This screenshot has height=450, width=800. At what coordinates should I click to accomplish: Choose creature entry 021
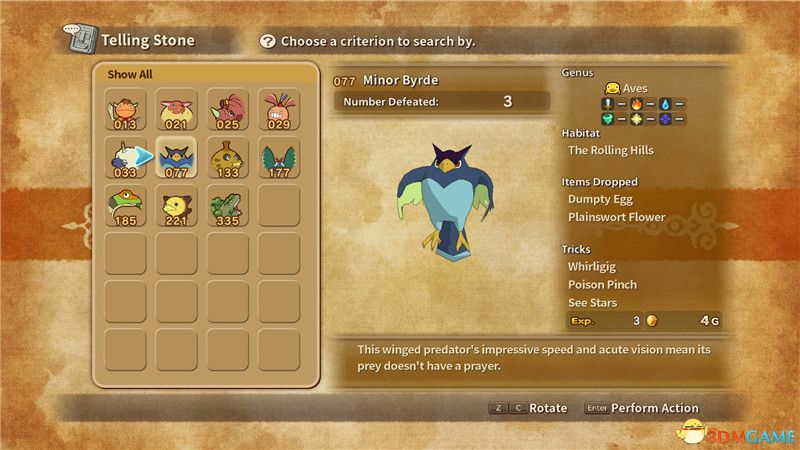tap(177, 109)
